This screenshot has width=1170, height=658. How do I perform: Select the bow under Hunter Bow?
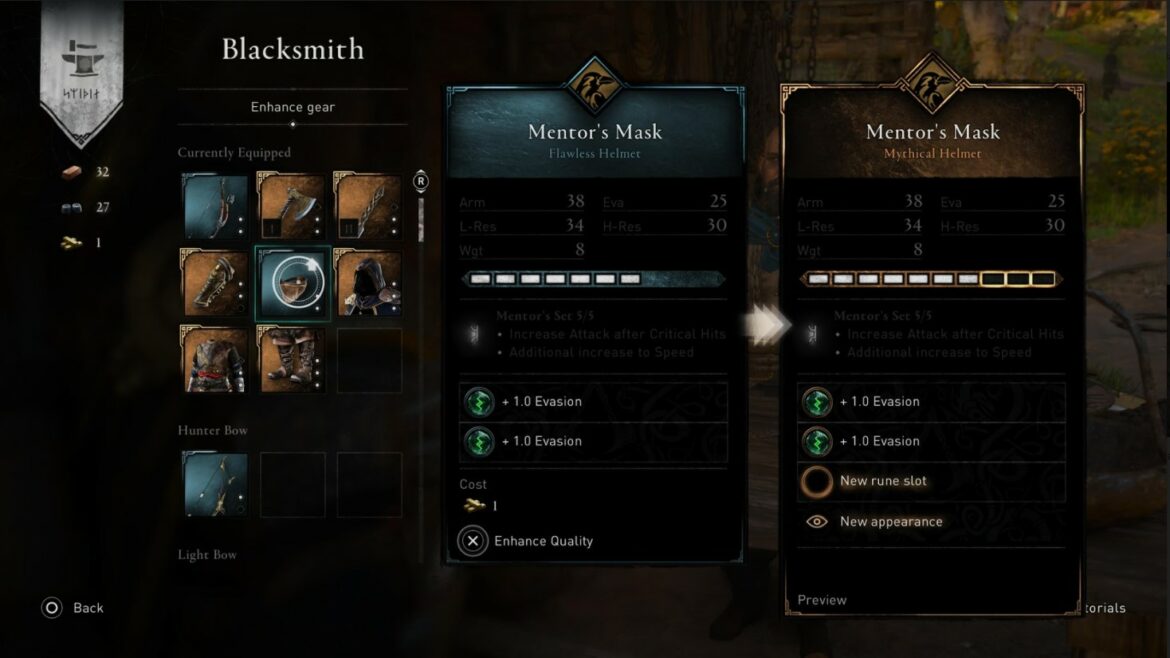(215, 485)
